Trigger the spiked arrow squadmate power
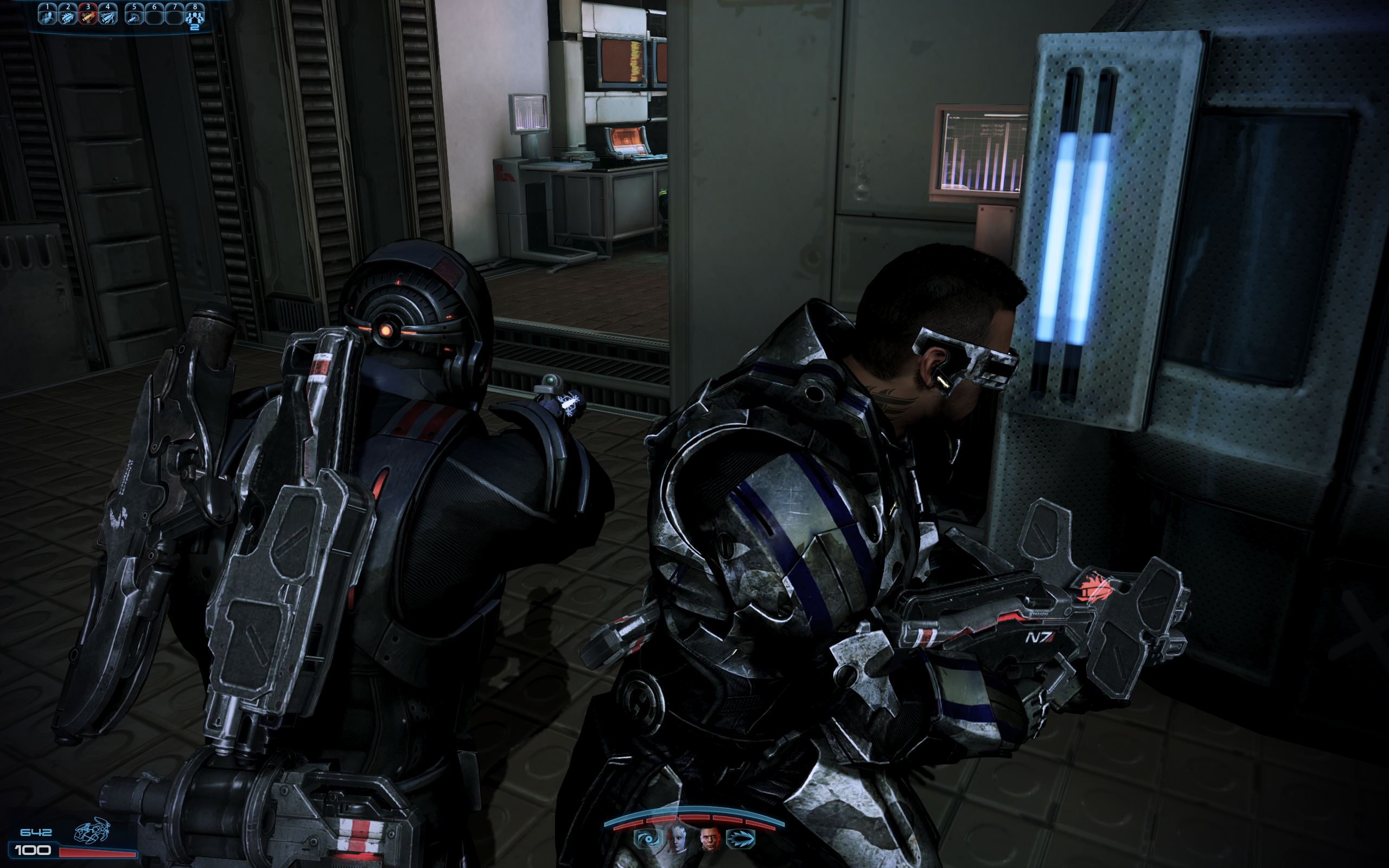This screenshot has height=868, width=1389. tap(741, 840)
